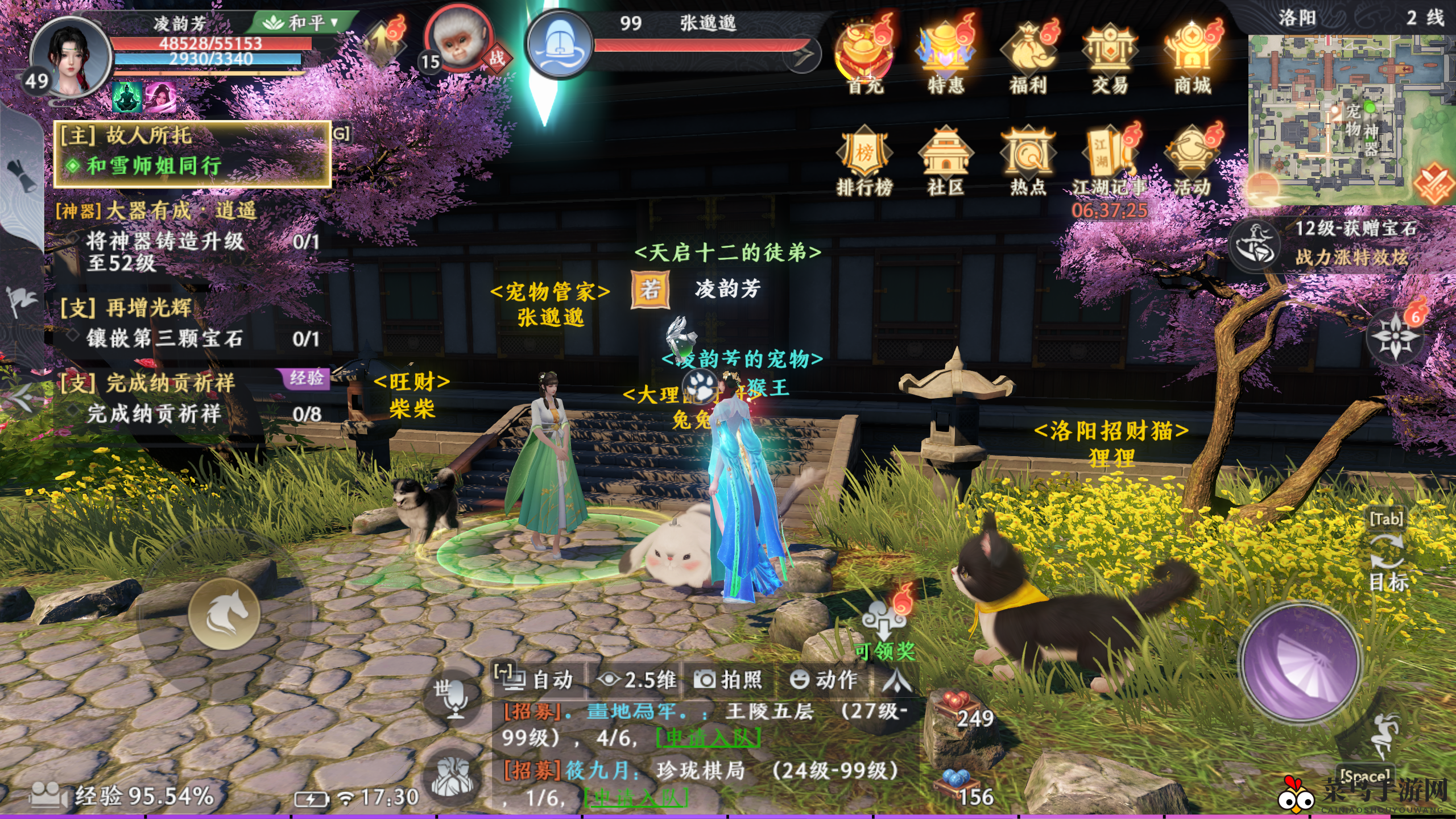Switch the 2.5维 camera view
1456x819 pixels.
637,679
